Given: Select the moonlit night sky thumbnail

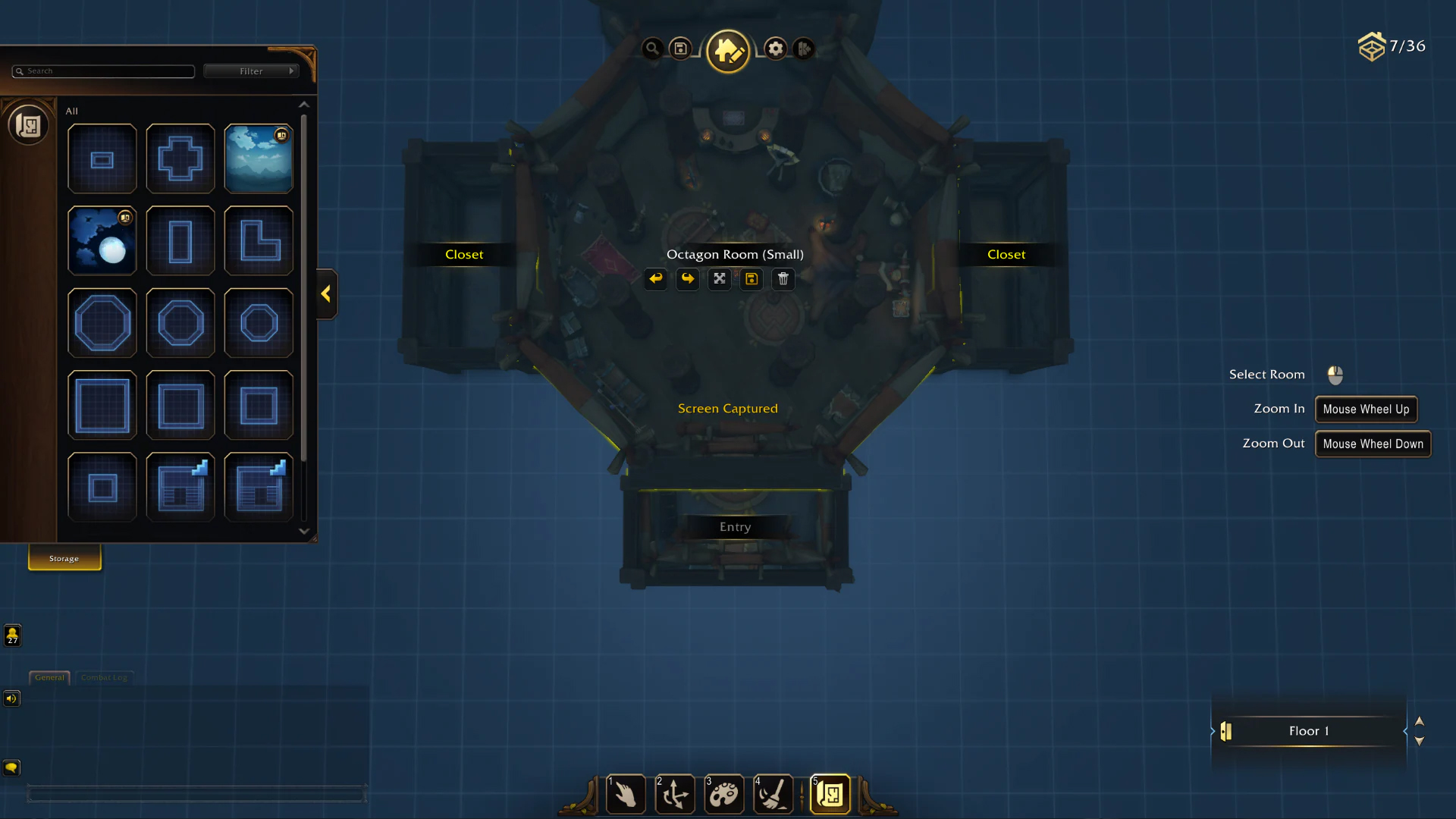Looking at the screenshot, I should [102, 240].
